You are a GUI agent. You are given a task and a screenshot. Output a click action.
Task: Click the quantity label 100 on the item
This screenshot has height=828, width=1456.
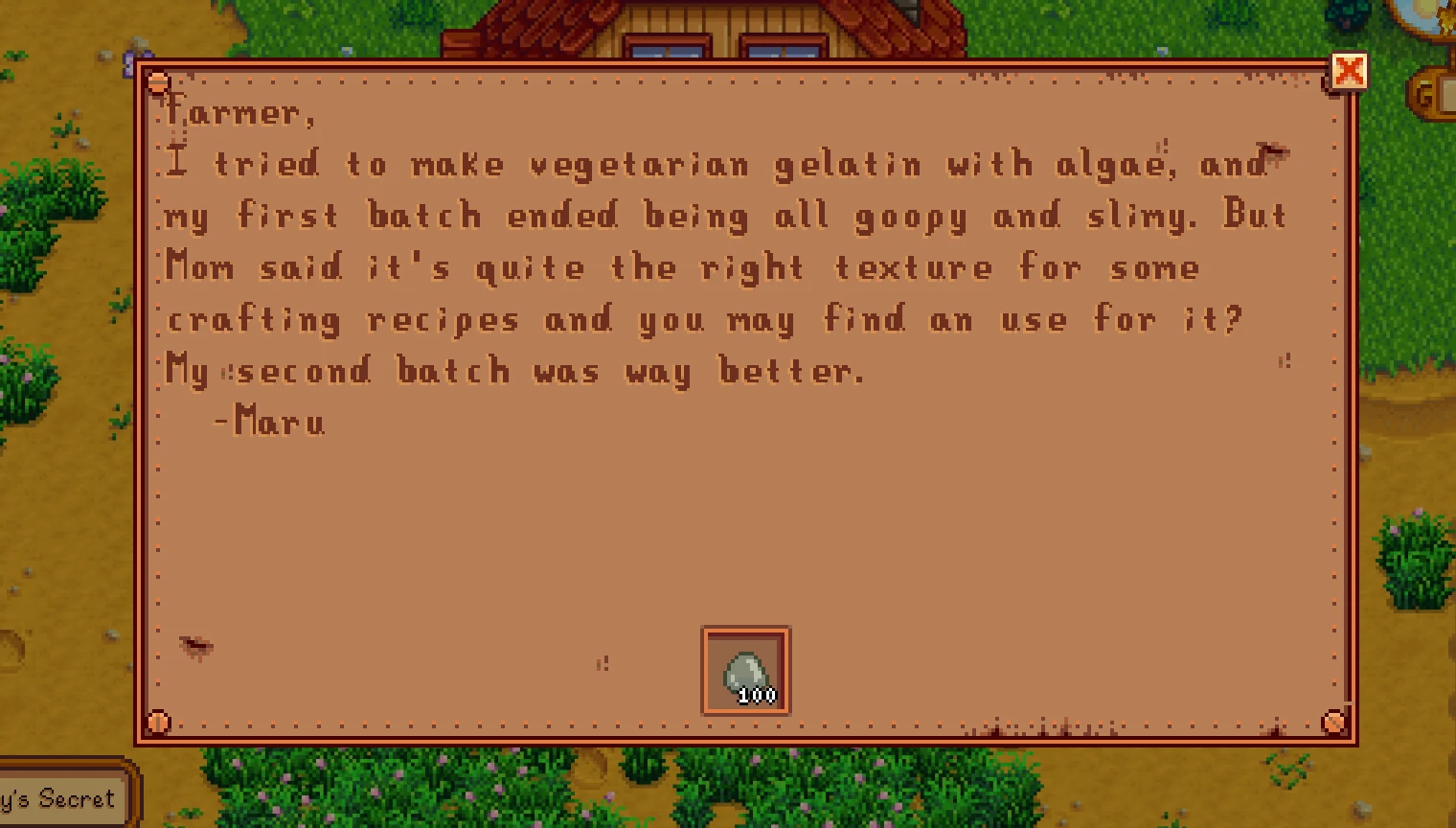pos(756,696)
